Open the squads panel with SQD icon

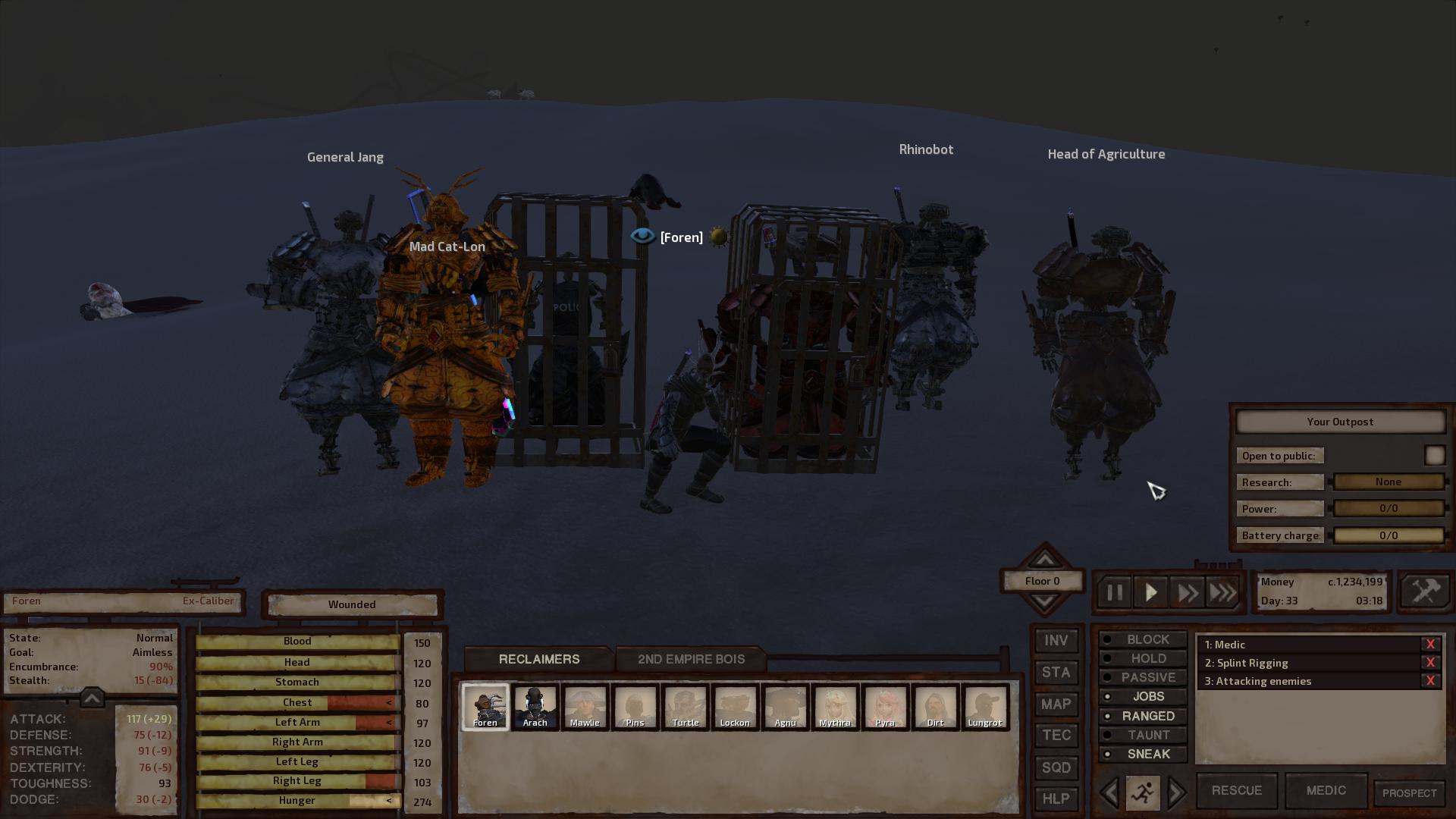pos(1056,767)
